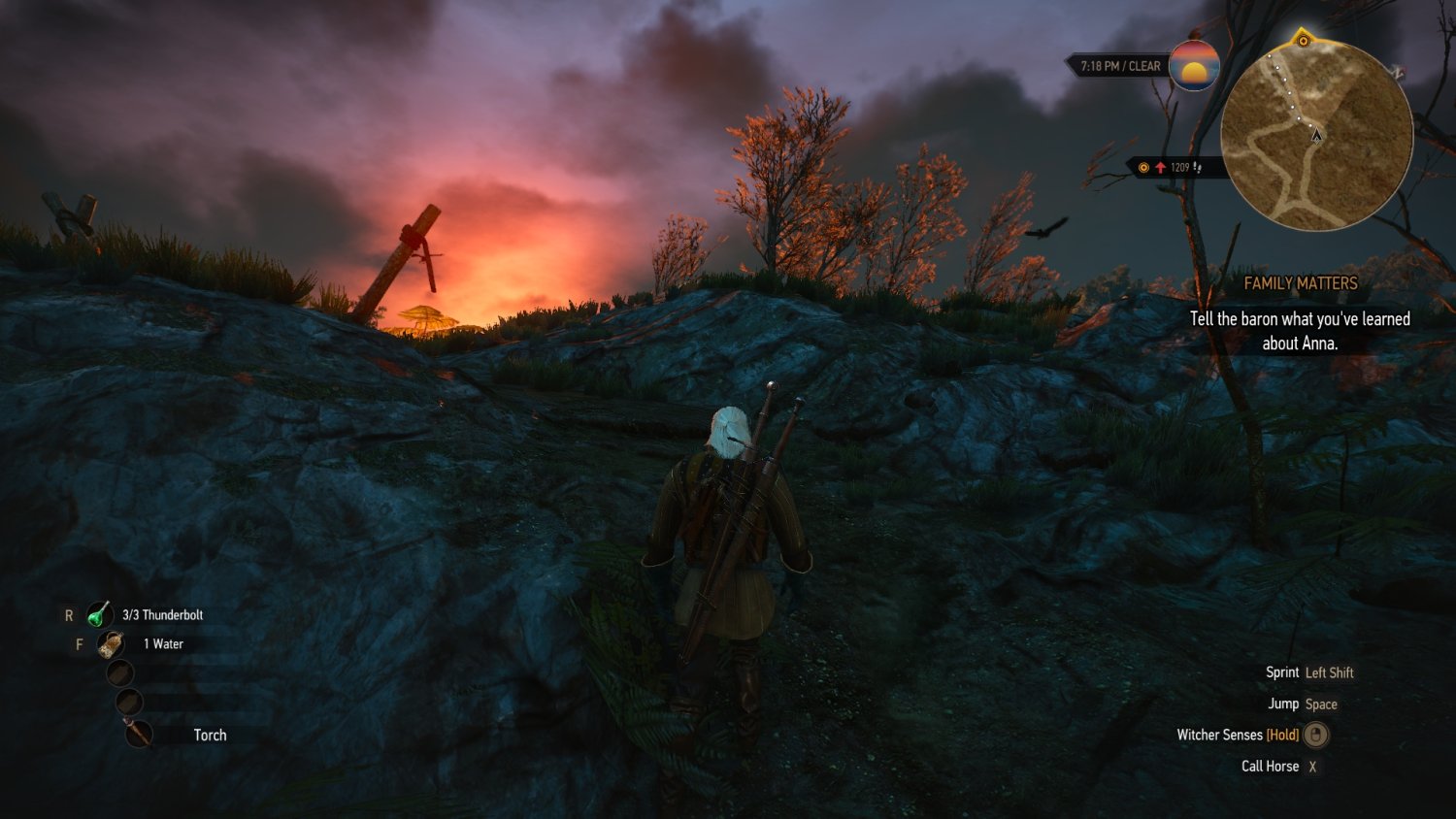
Task: Click the Witcher Senses controller button icon
Action: pos(1315,736)
